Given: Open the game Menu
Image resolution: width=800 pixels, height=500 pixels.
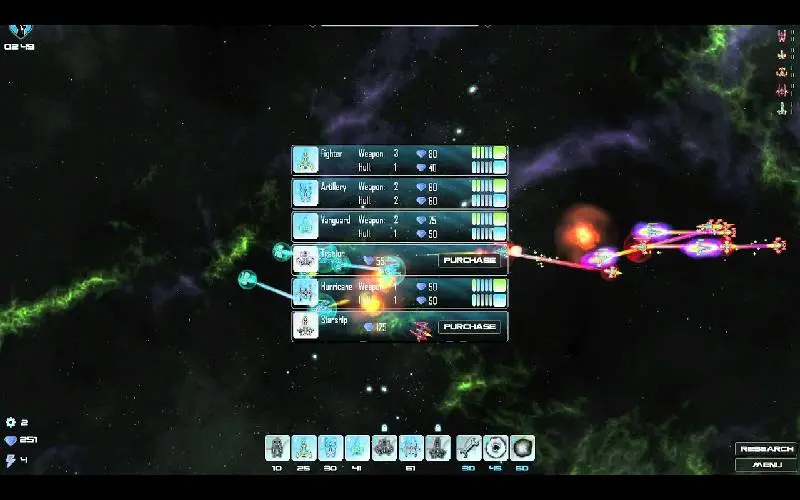Looking at the screenshot, I should 767,464.
